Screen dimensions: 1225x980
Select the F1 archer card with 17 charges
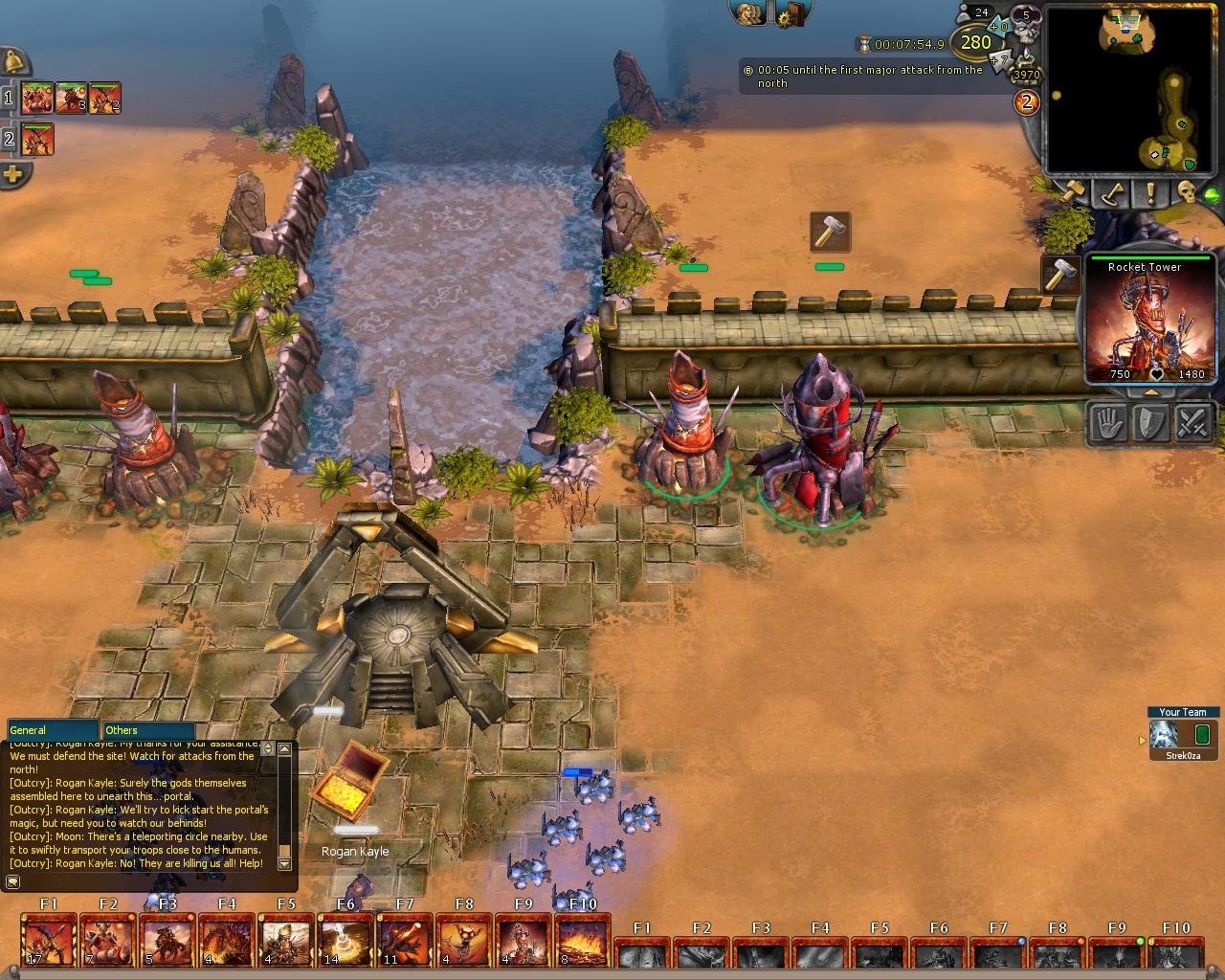pos(49,942)
